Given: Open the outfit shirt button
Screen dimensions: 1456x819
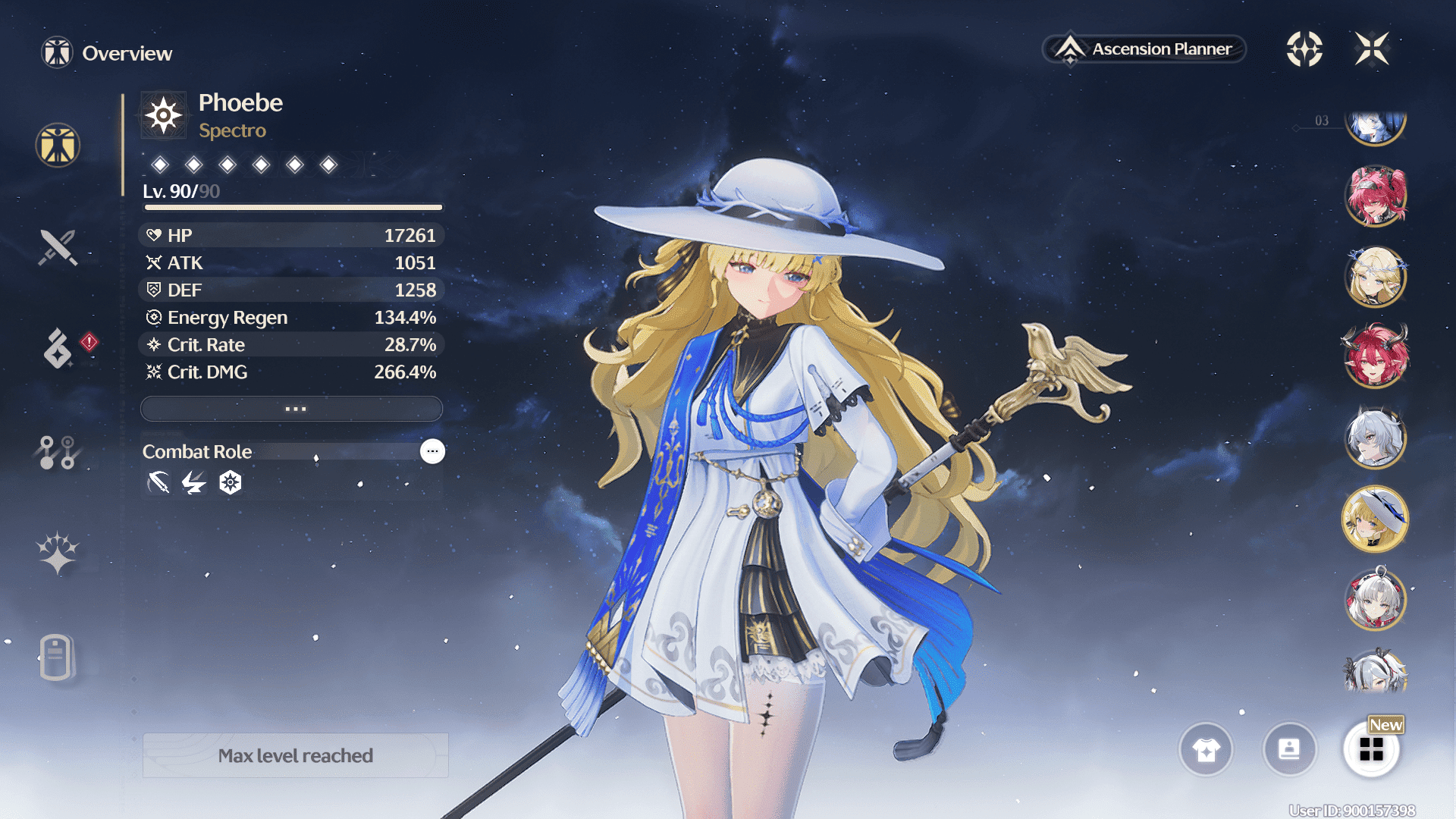Looking at the screenshot, I should [1206, 750].
